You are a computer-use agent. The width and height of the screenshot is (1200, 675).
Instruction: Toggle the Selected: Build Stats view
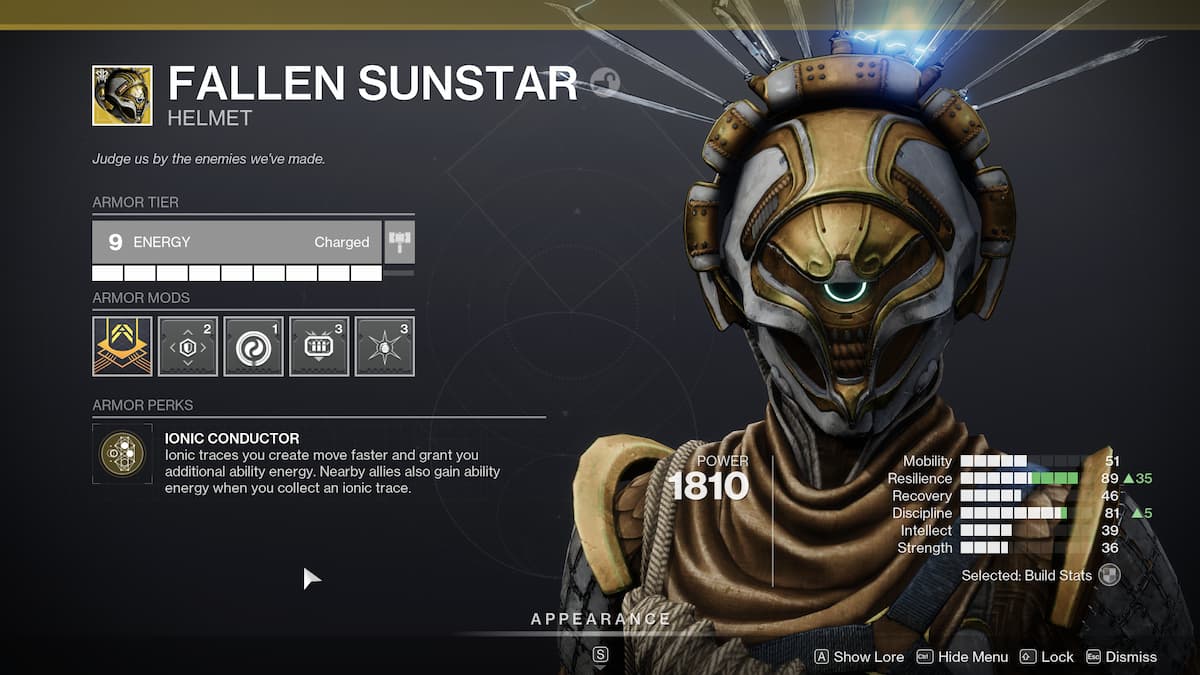(1108, 575)
